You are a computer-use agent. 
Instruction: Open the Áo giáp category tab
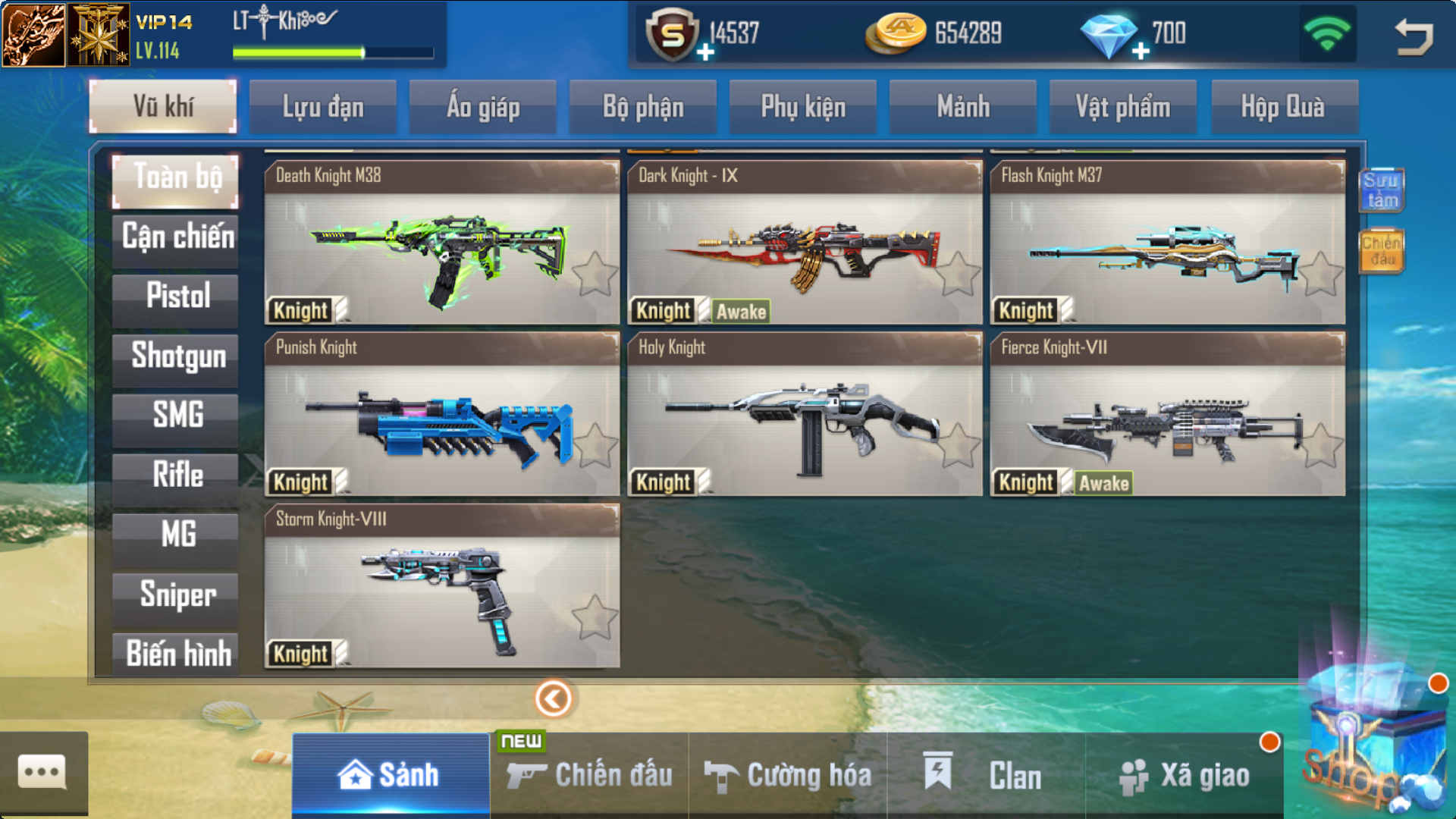(x=483, y=107)
